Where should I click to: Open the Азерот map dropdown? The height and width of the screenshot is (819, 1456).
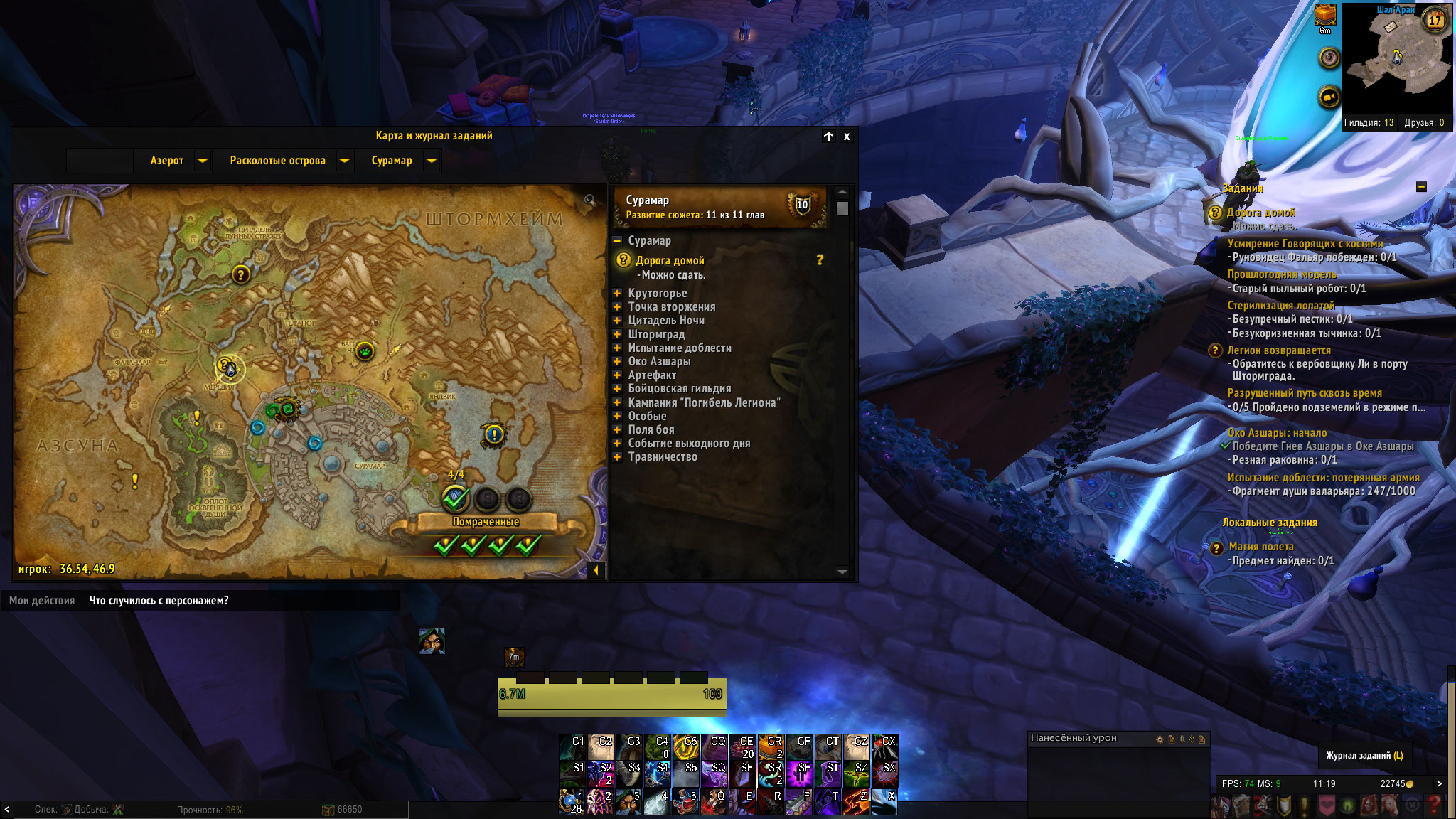tap(203, 161)
